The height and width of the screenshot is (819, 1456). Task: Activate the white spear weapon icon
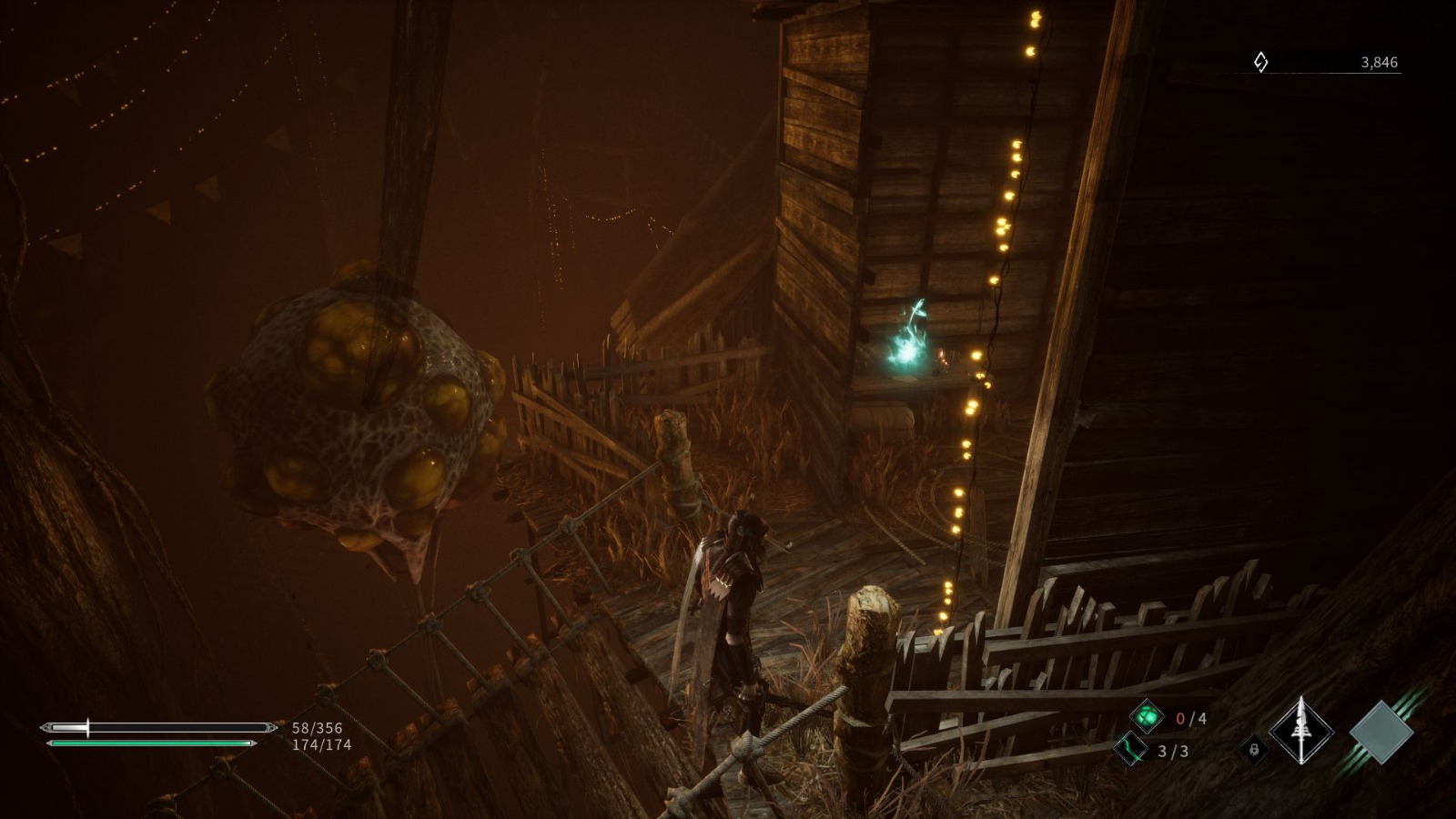tap(1301, 731)
